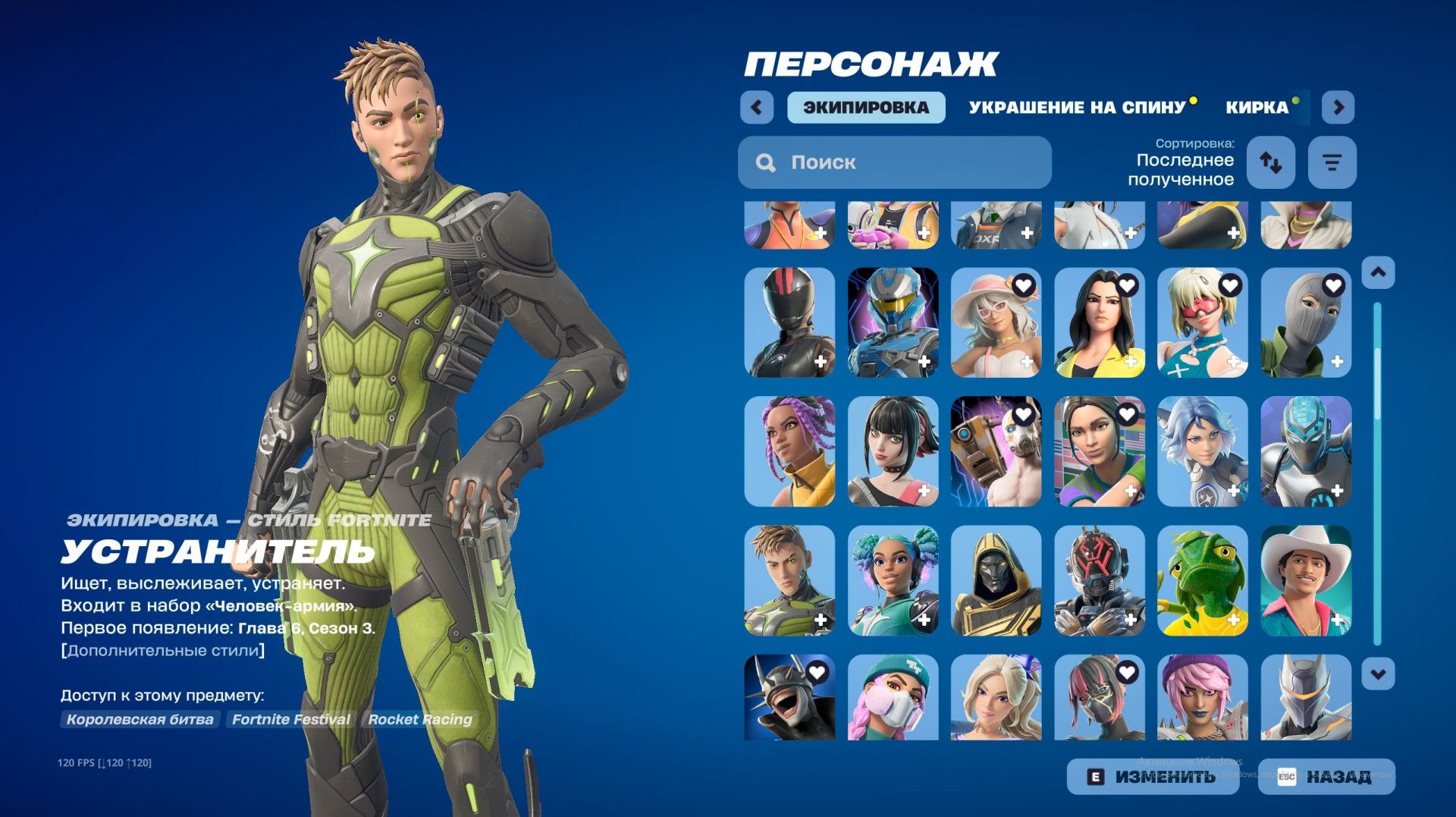The image size is (1456, 817).
Task: Focus the Поиск search field
Action: coord(895,162)
